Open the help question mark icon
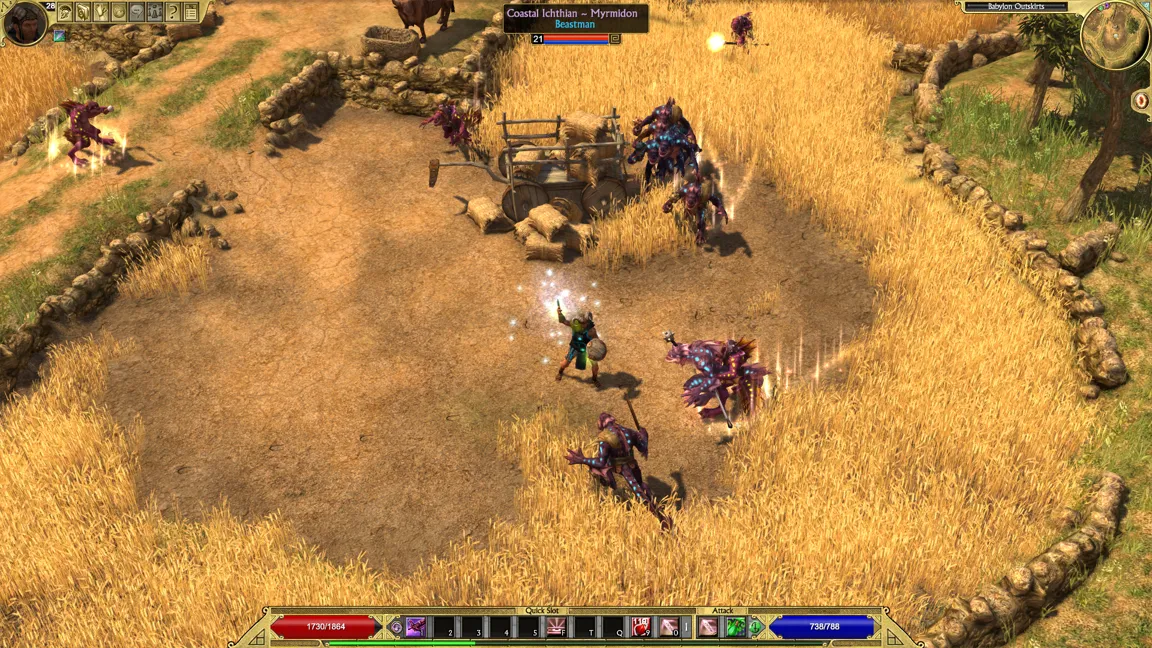The width and height of the screenshot is (1152, 648). [x=173, y=12]
